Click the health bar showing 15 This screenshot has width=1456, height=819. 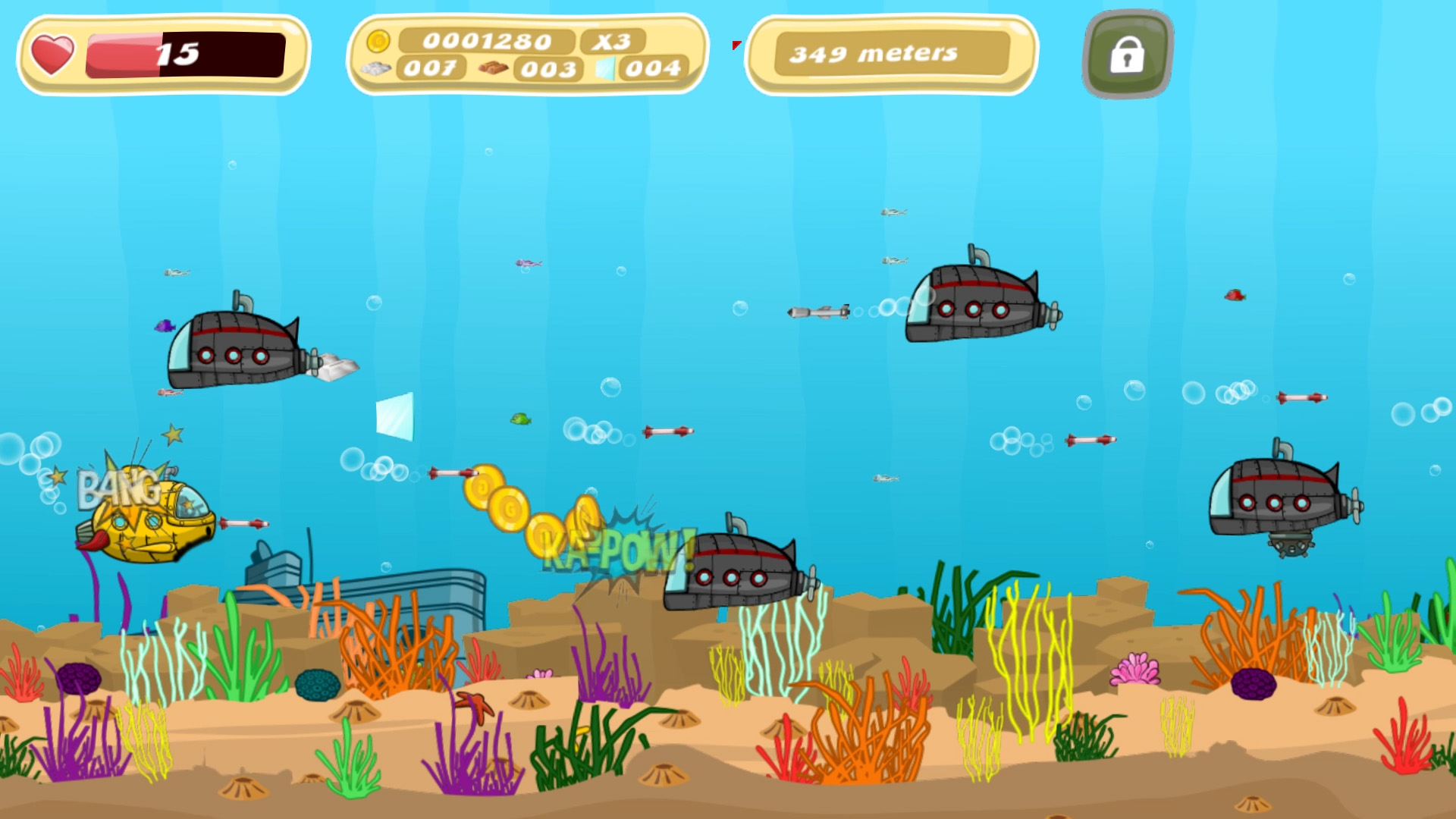pyautogui.click(x=186, y=53)
